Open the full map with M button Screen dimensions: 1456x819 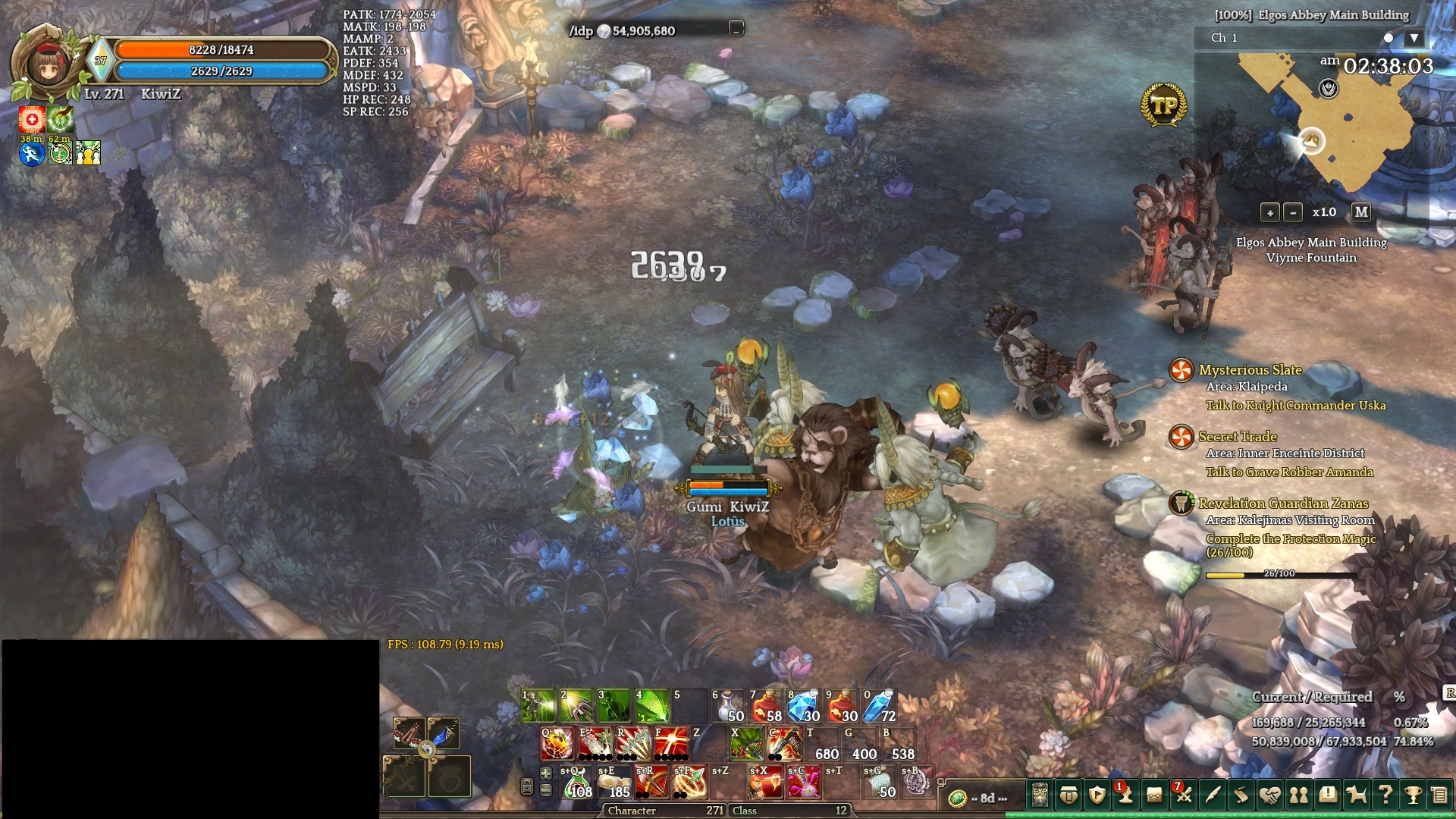point(1361,212)
